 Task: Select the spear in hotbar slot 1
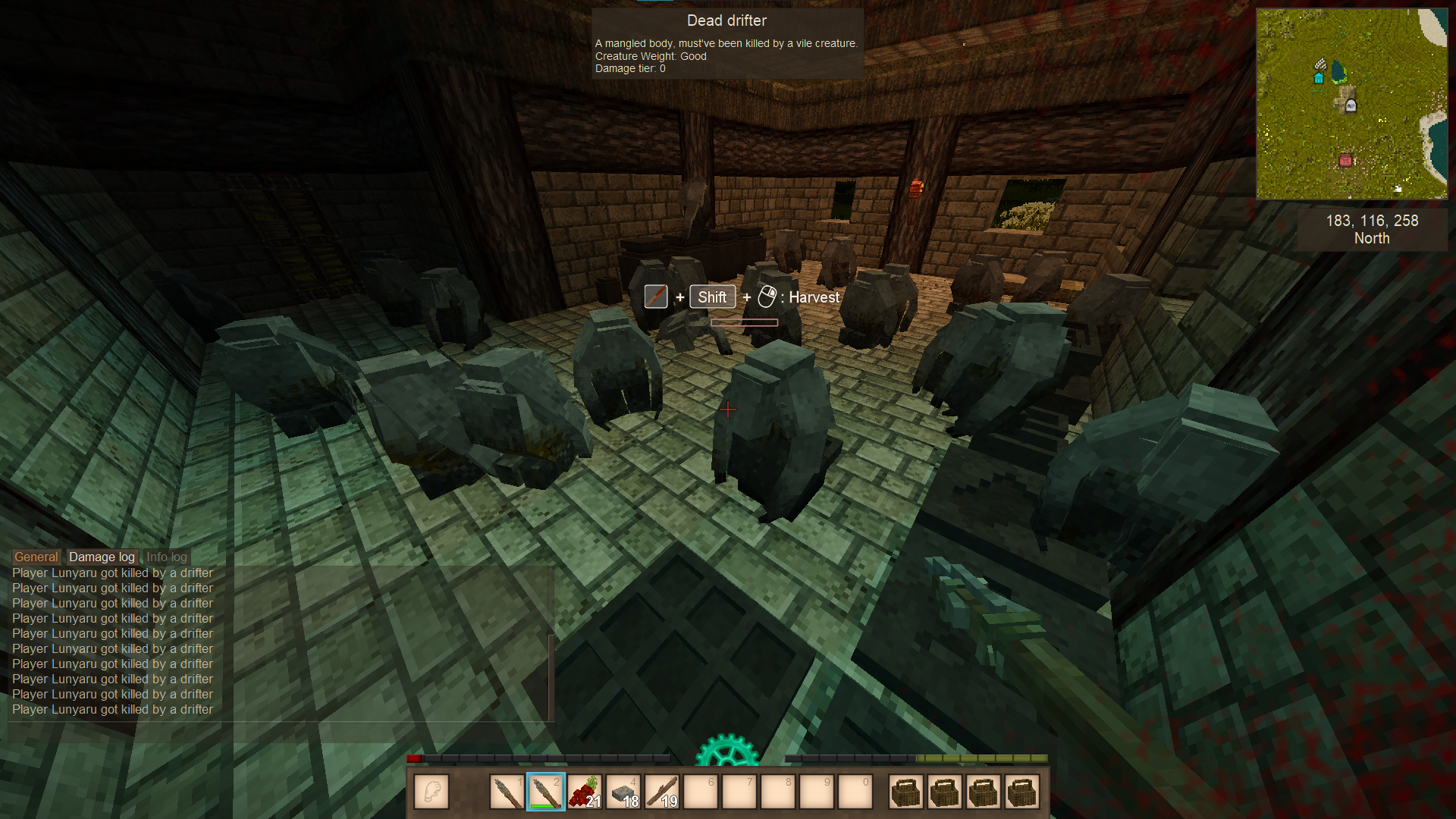coord(507,792)
